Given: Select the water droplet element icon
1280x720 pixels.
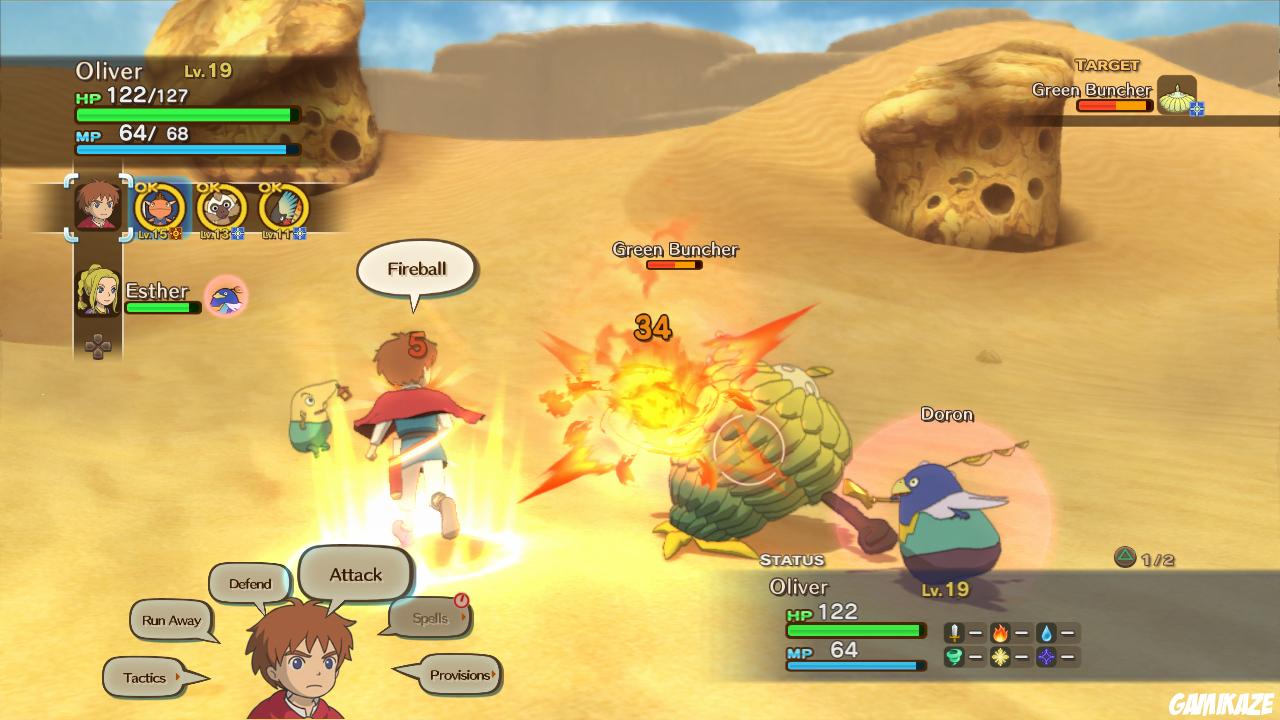Looking at the screenshot, I should pos(1047,632).
